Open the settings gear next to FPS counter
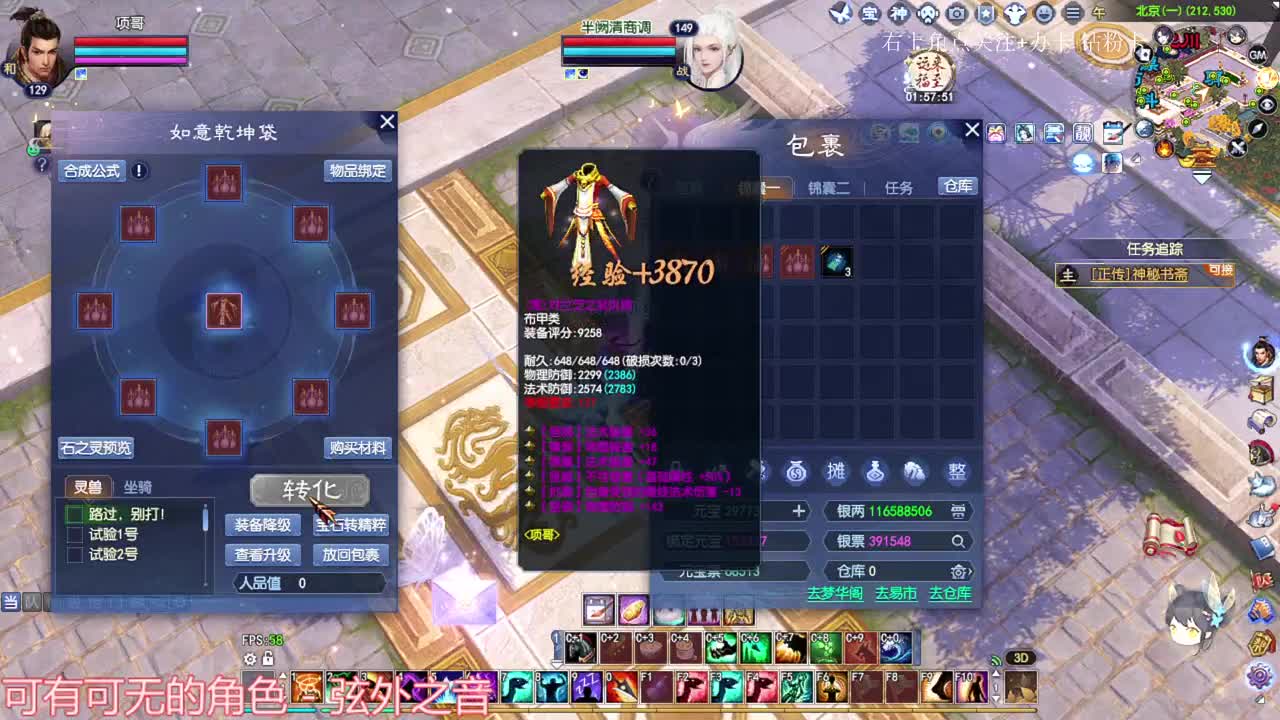Screen dimensions: 1280x720 [249, 659]
